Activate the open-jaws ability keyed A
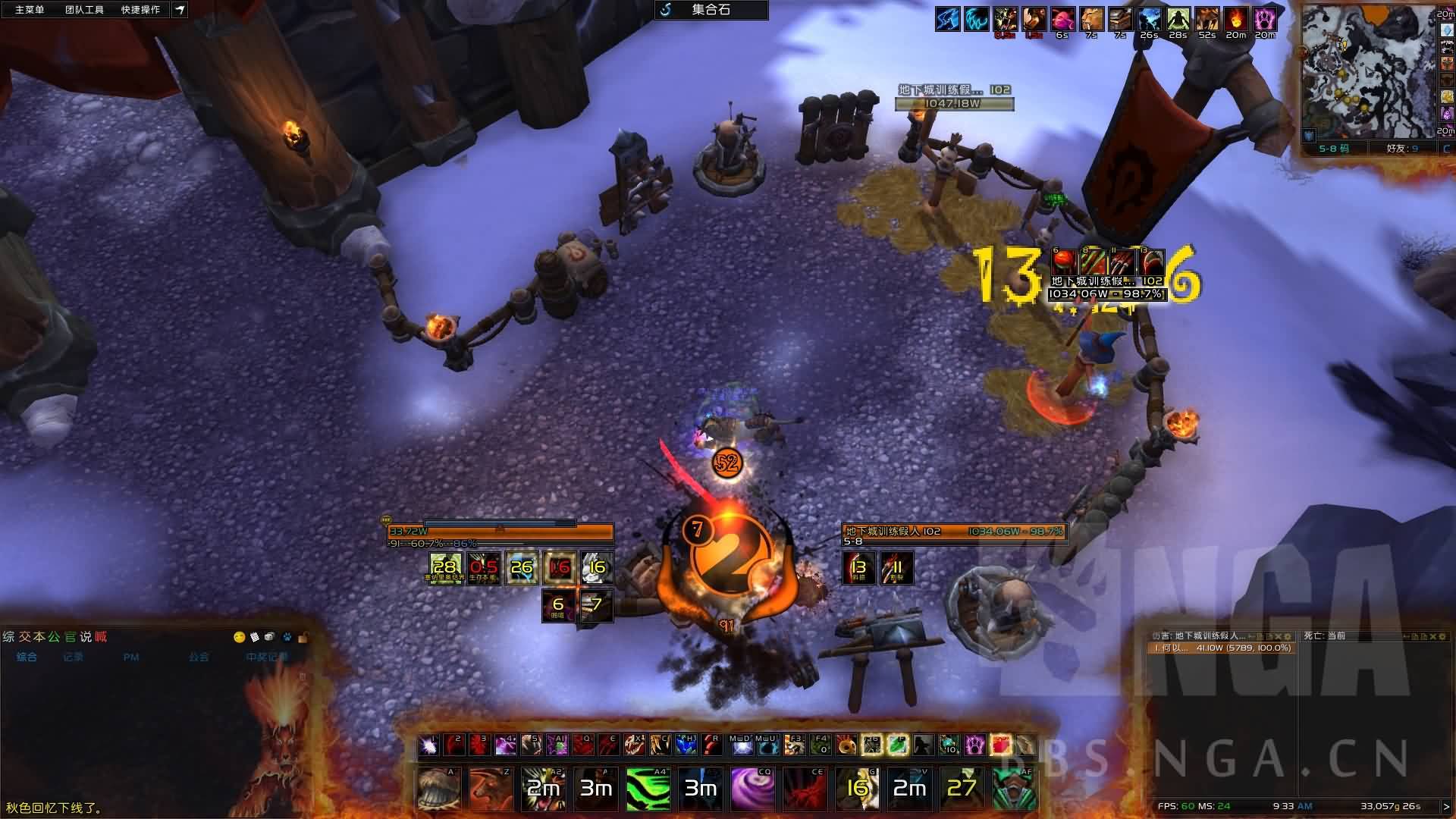This screenshot has height=819, width=1456. [x=438, y=788]
